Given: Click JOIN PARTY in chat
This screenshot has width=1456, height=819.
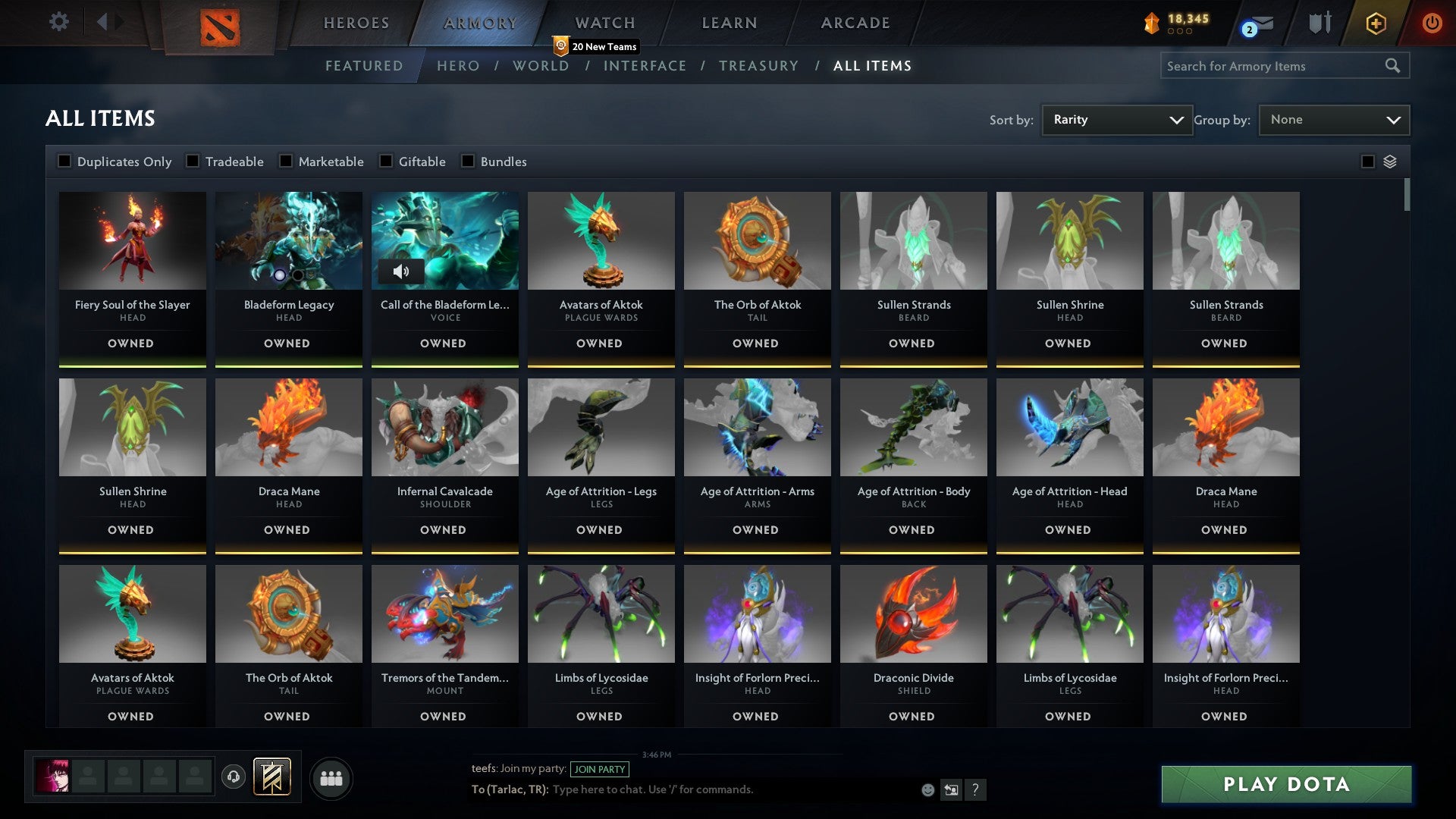Looking at the screenshot, I should coord(598,769).
